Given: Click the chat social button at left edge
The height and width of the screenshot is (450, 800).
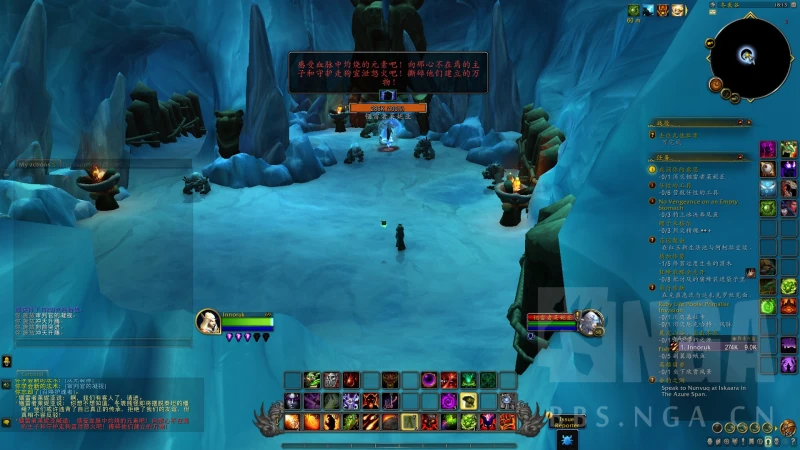Looking at the screenshot, I should (7, 361).
